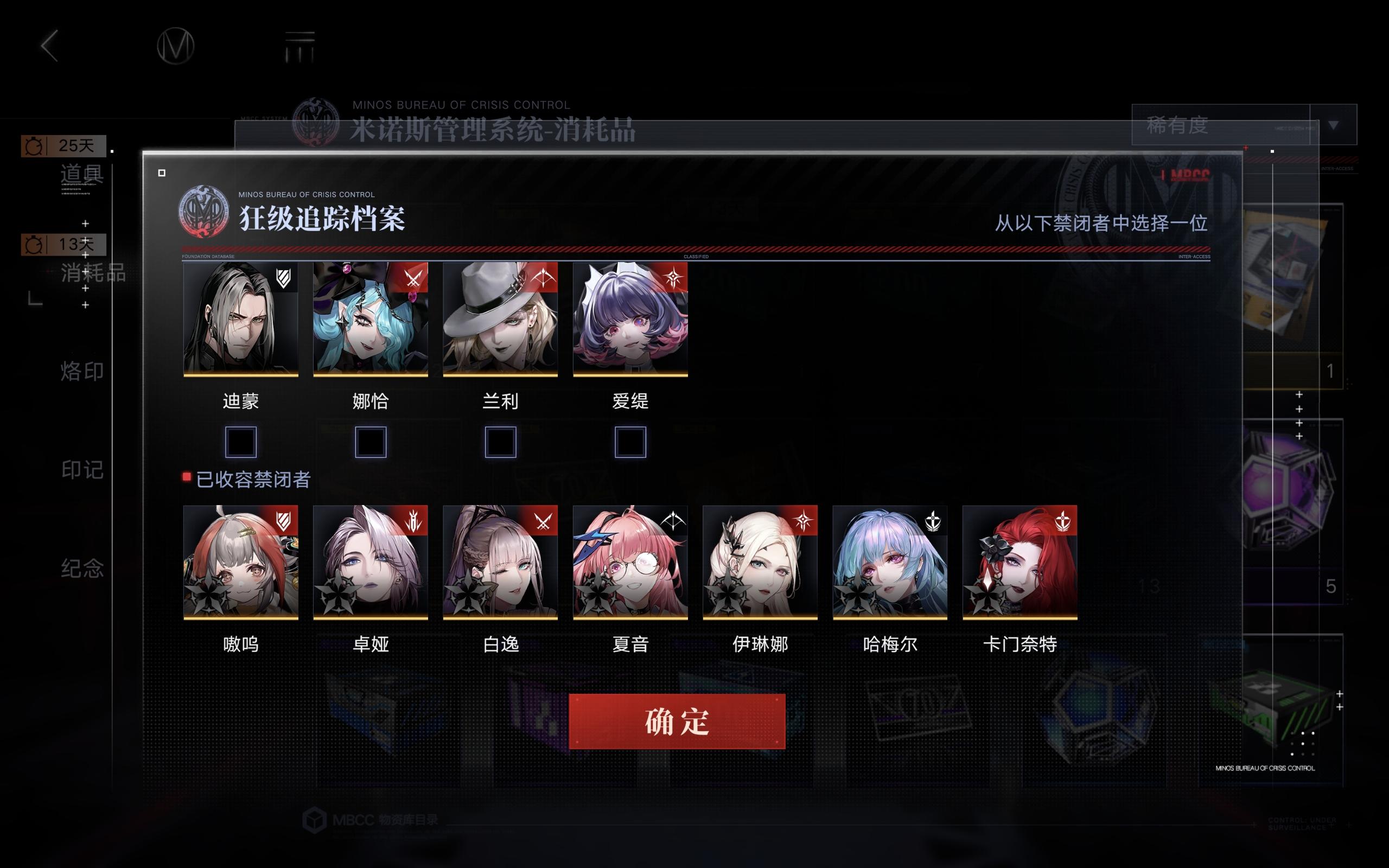Viewport: 1389px width, 868px height.
Task: Click the clock icon beside the 25天 timer
Action: 33,146
